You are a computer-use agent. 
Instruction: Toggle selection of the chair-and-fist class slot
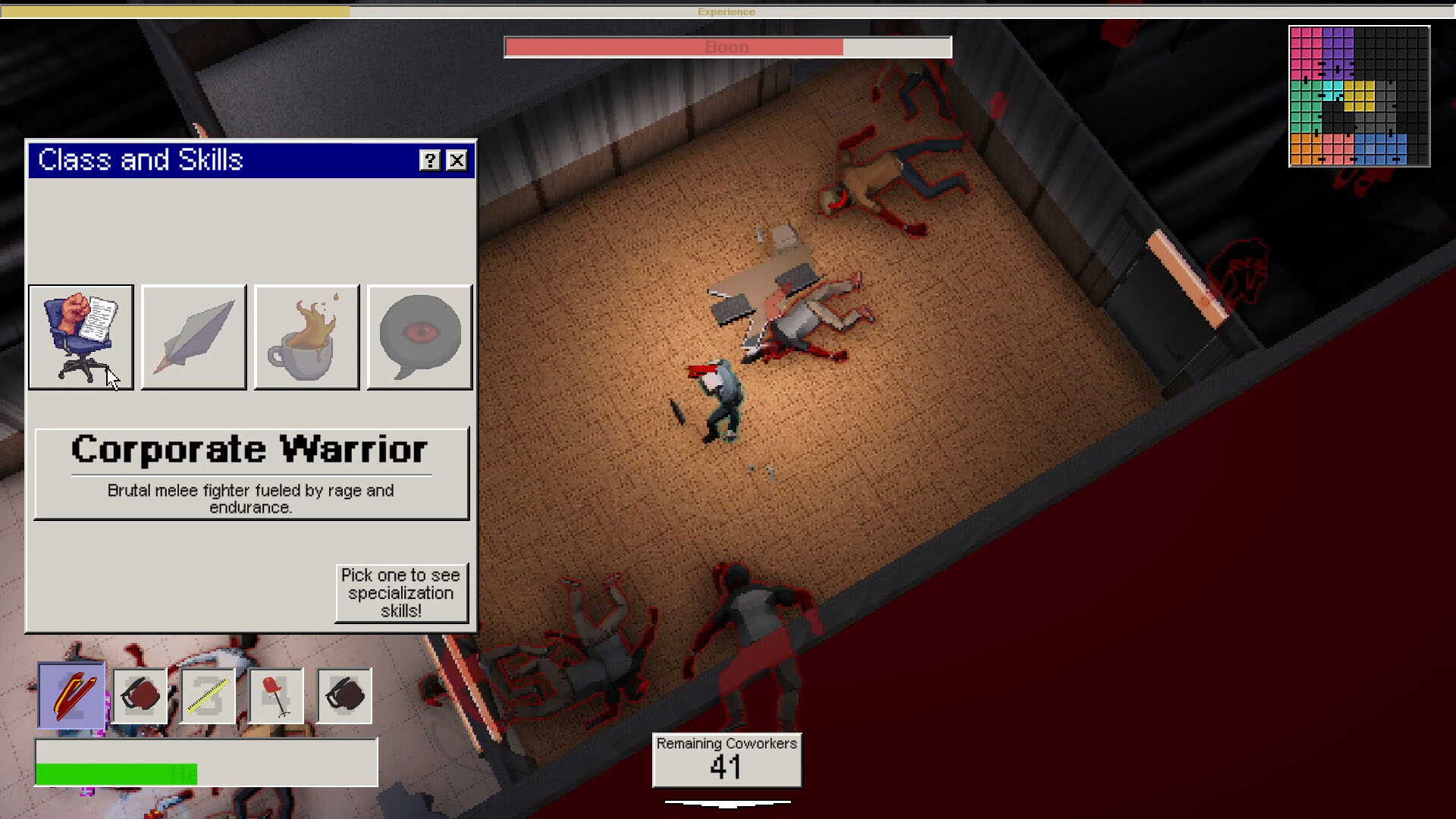[x=80, y=337]
